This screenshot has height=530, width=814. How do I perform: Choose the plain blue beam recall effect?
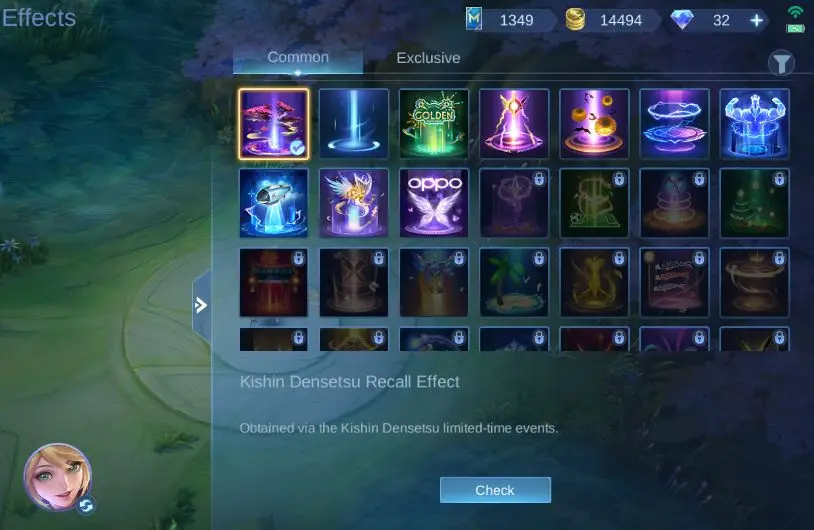[x=354, y=124]
